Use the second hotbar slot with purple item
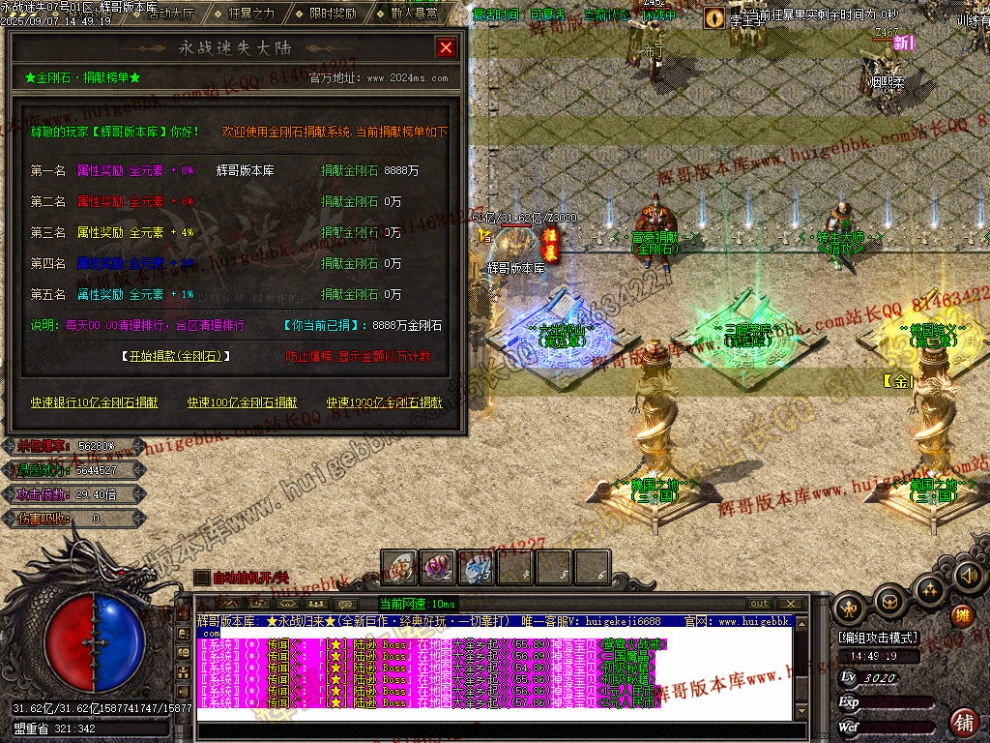 coord(437,567)
